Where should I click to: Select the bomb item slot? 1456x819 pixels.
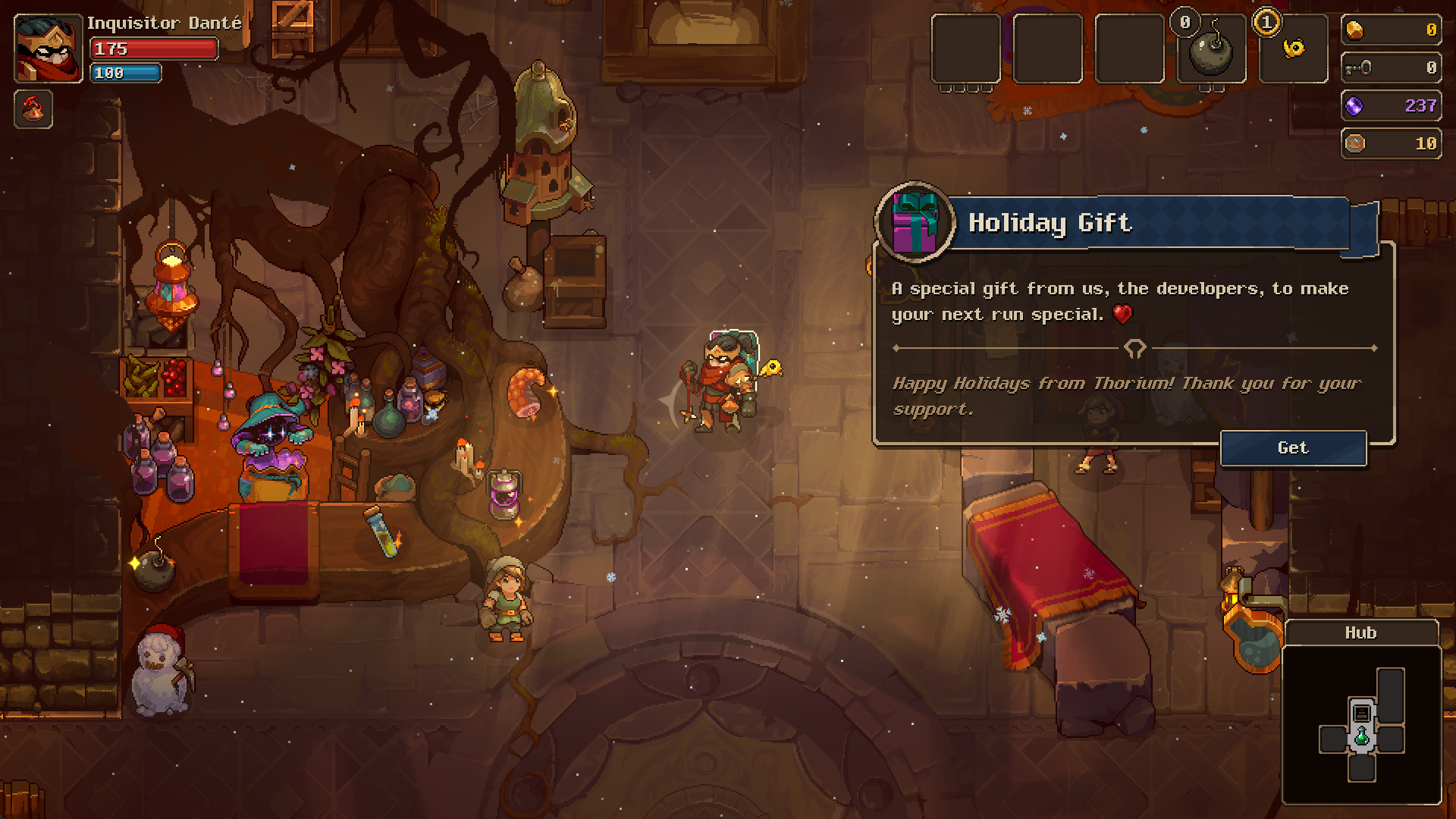pyautogui.click(x=1211, y=49)
